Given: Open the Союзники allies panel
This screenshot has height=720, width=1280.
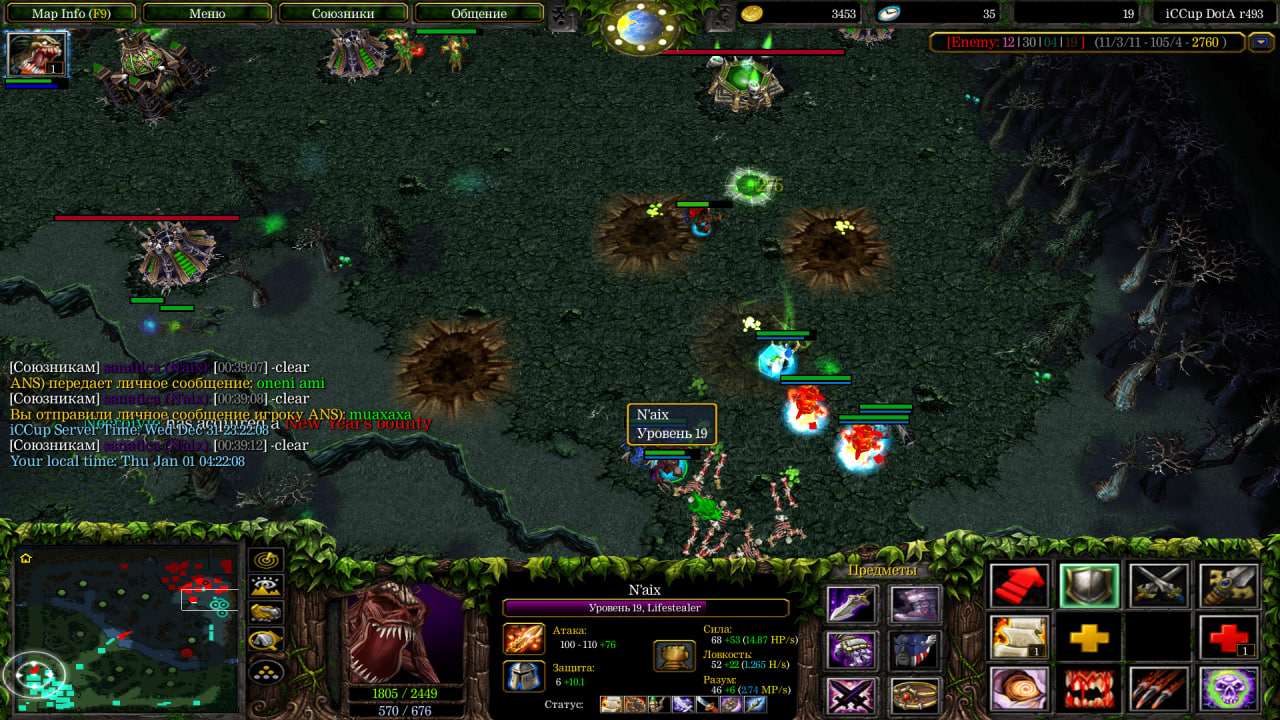Looking at the screenshot, I should point(343,13).
